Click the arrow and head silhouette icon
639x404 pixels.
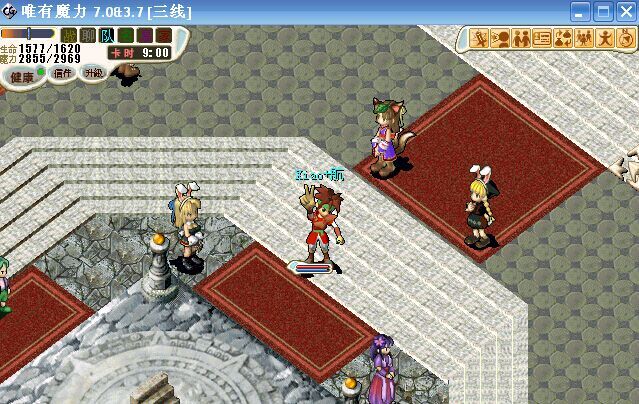[500, 39]
